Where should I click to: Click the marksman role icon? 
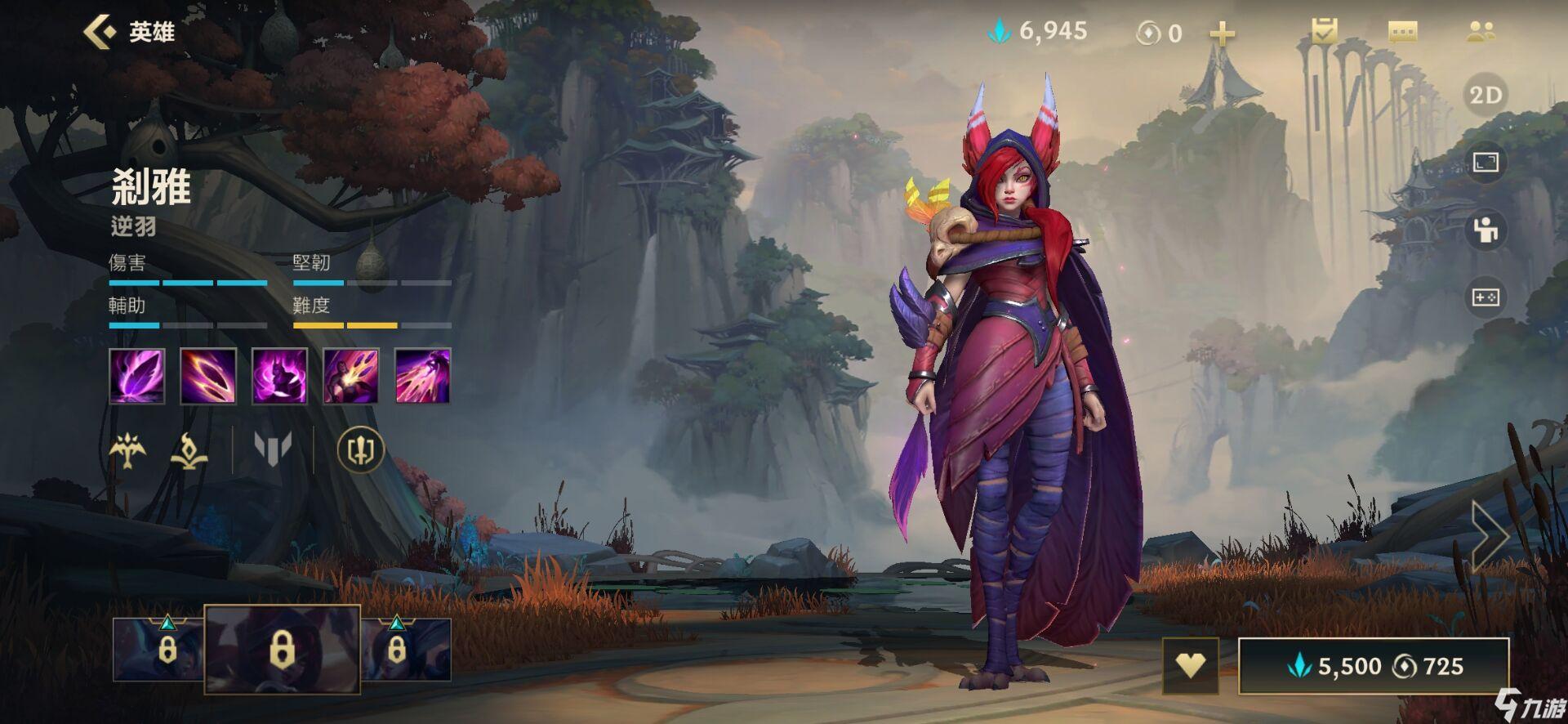tap(127, 449)
